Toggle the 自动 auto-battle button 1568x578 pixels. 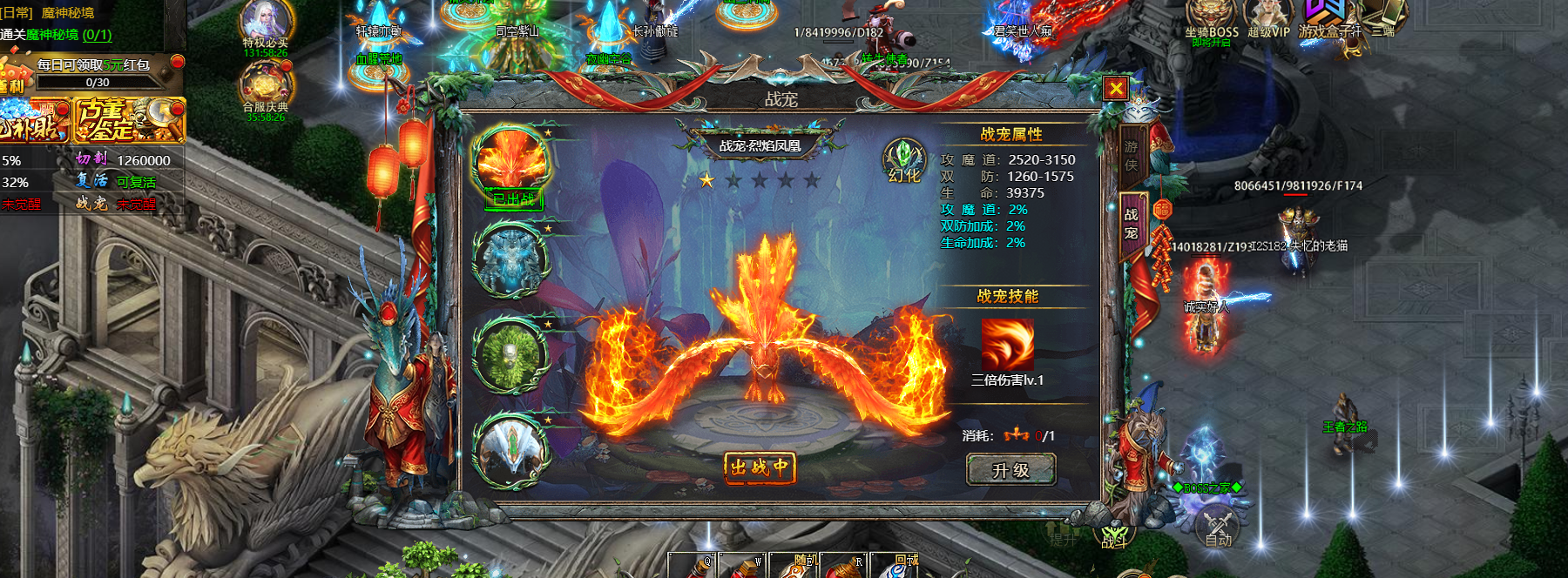[x=1218, y=528]
